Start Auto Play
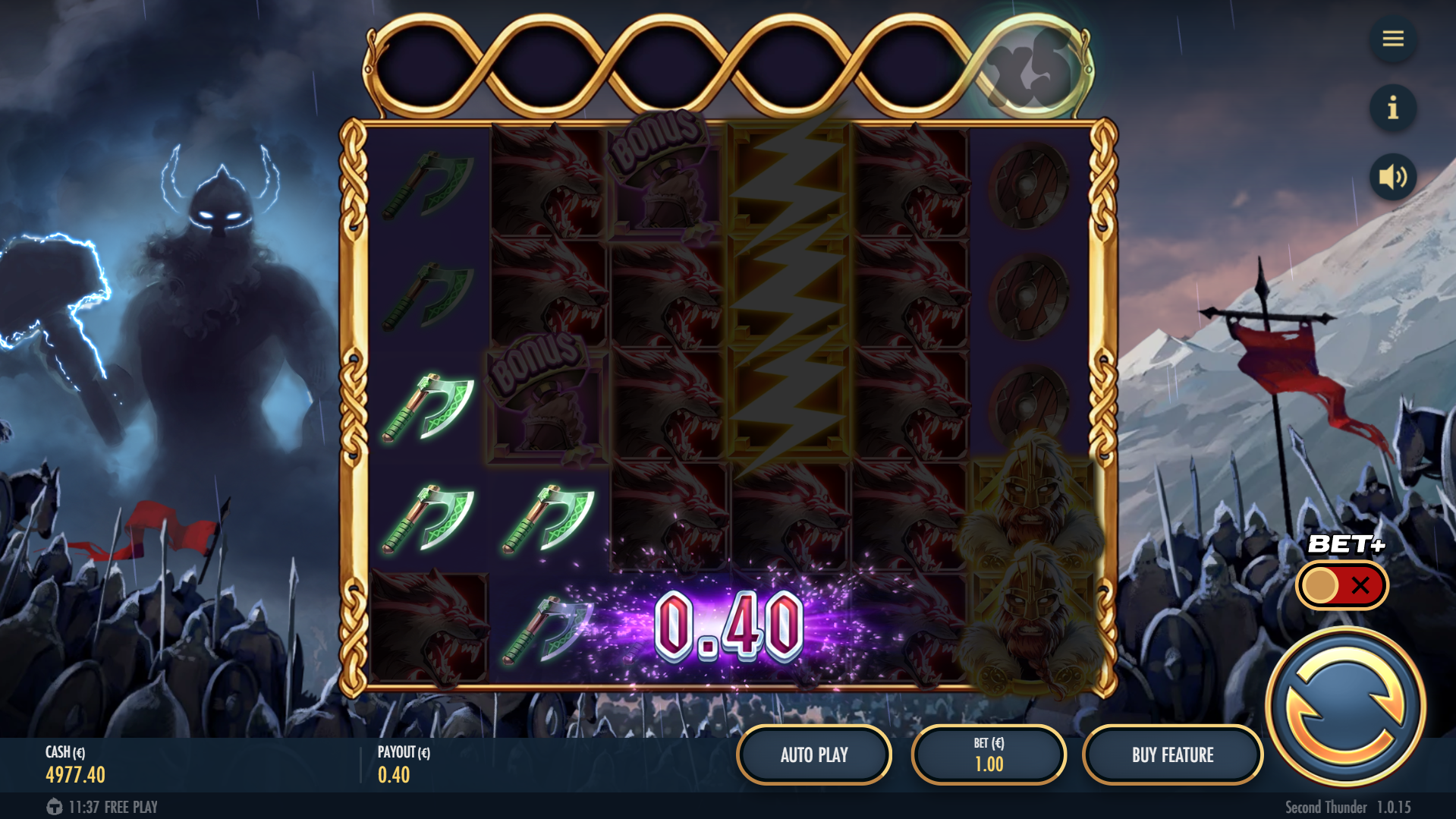 pos(814,754)
